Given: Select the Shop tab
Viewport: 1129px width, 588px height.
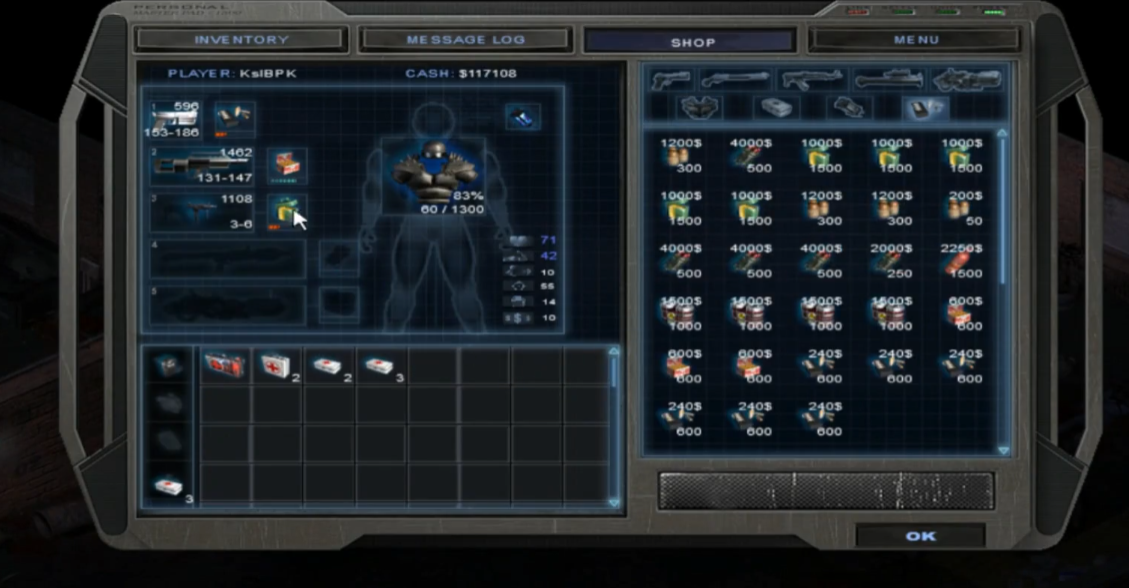Looking at the screenshot, I should coord(692,42).
